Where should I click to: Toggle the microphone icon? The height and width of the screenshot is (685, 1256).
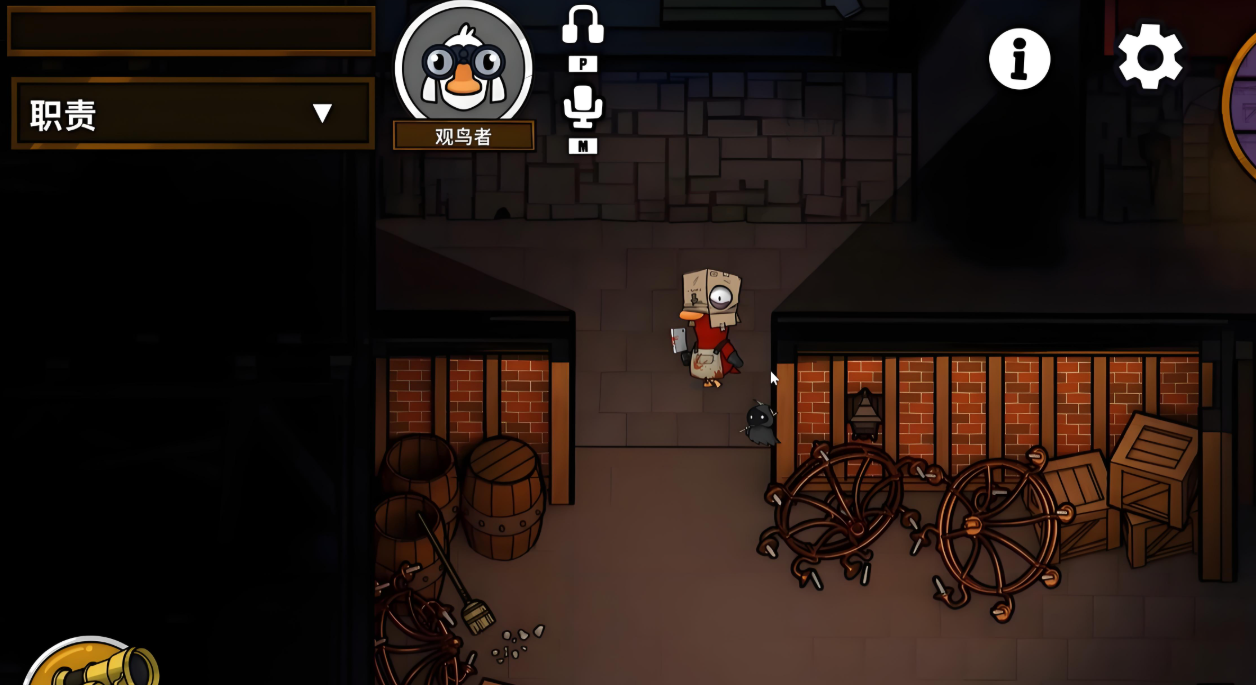click(x=582, y=107)
